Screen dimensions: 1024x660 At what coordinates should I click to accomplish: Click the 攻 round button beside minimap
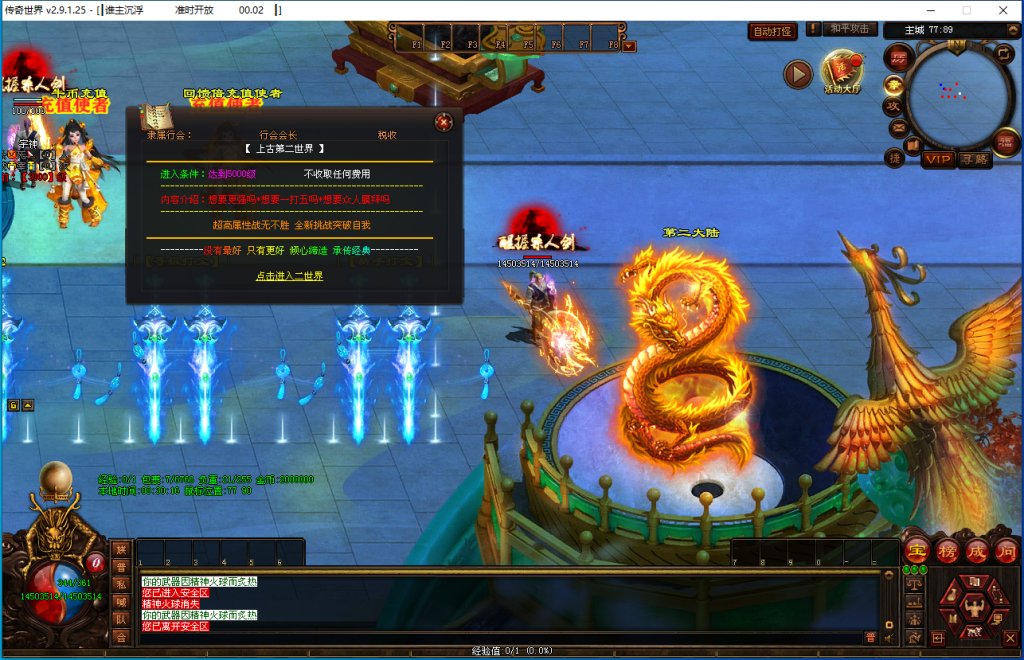(893, 106)
